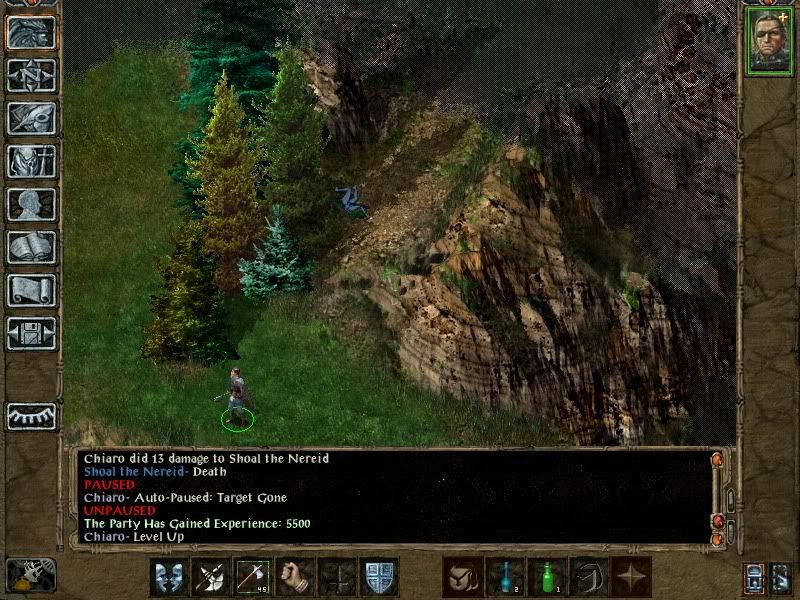
Task: Open the area map via compass button
Action: pos(31,75)
